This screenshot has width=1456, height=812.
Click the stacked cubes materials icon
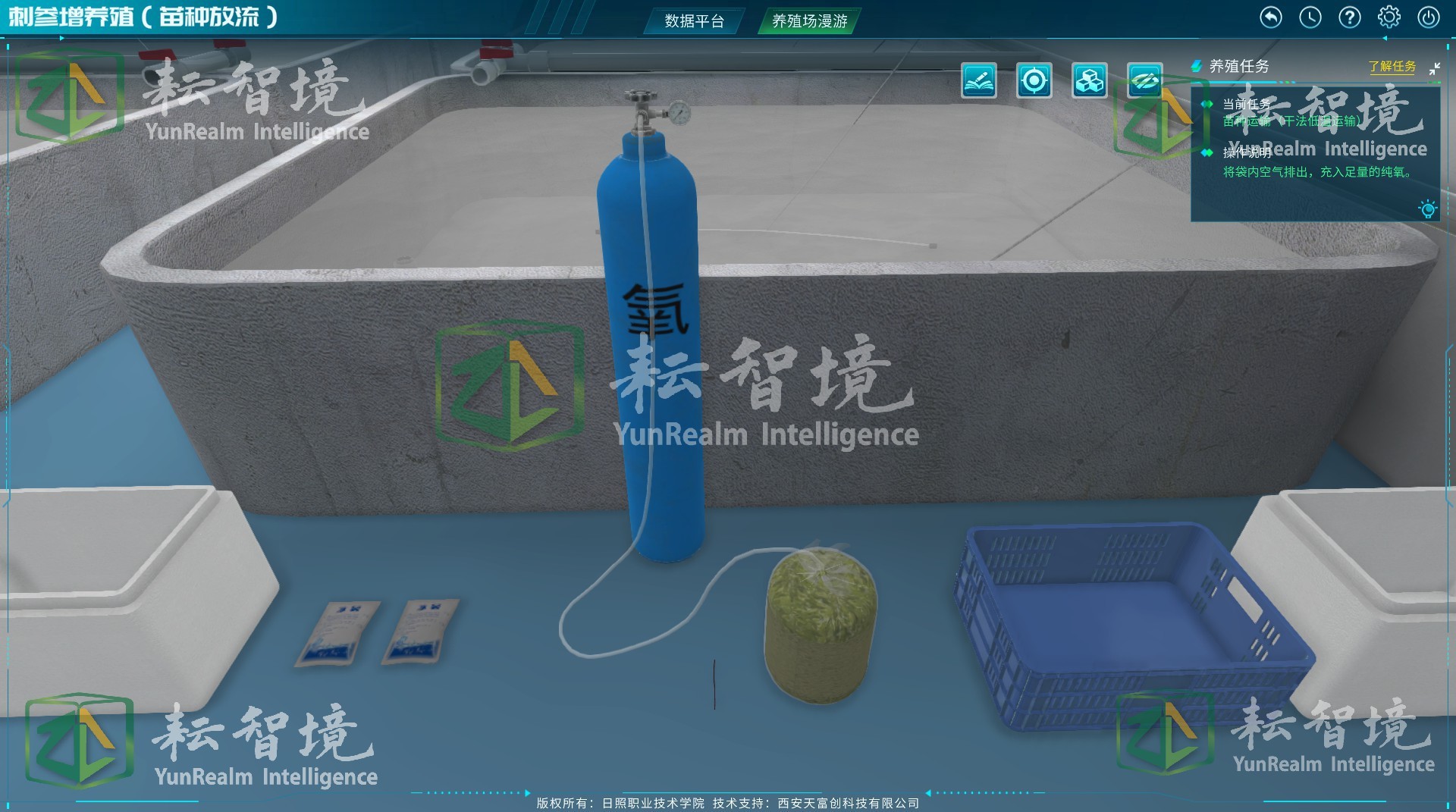point(1089,81)
